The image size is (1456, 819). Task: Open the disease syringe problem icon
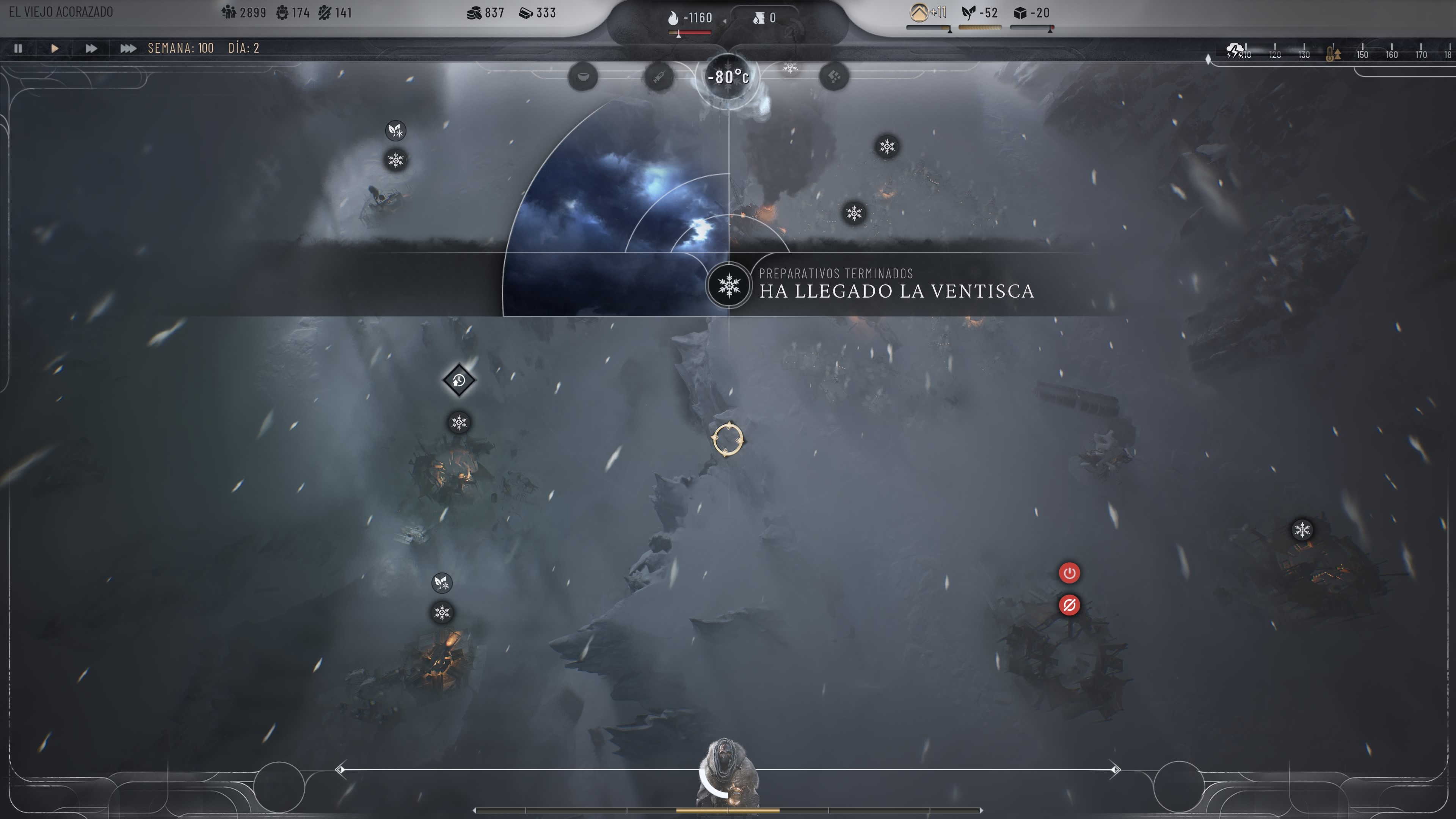(659, 76)
